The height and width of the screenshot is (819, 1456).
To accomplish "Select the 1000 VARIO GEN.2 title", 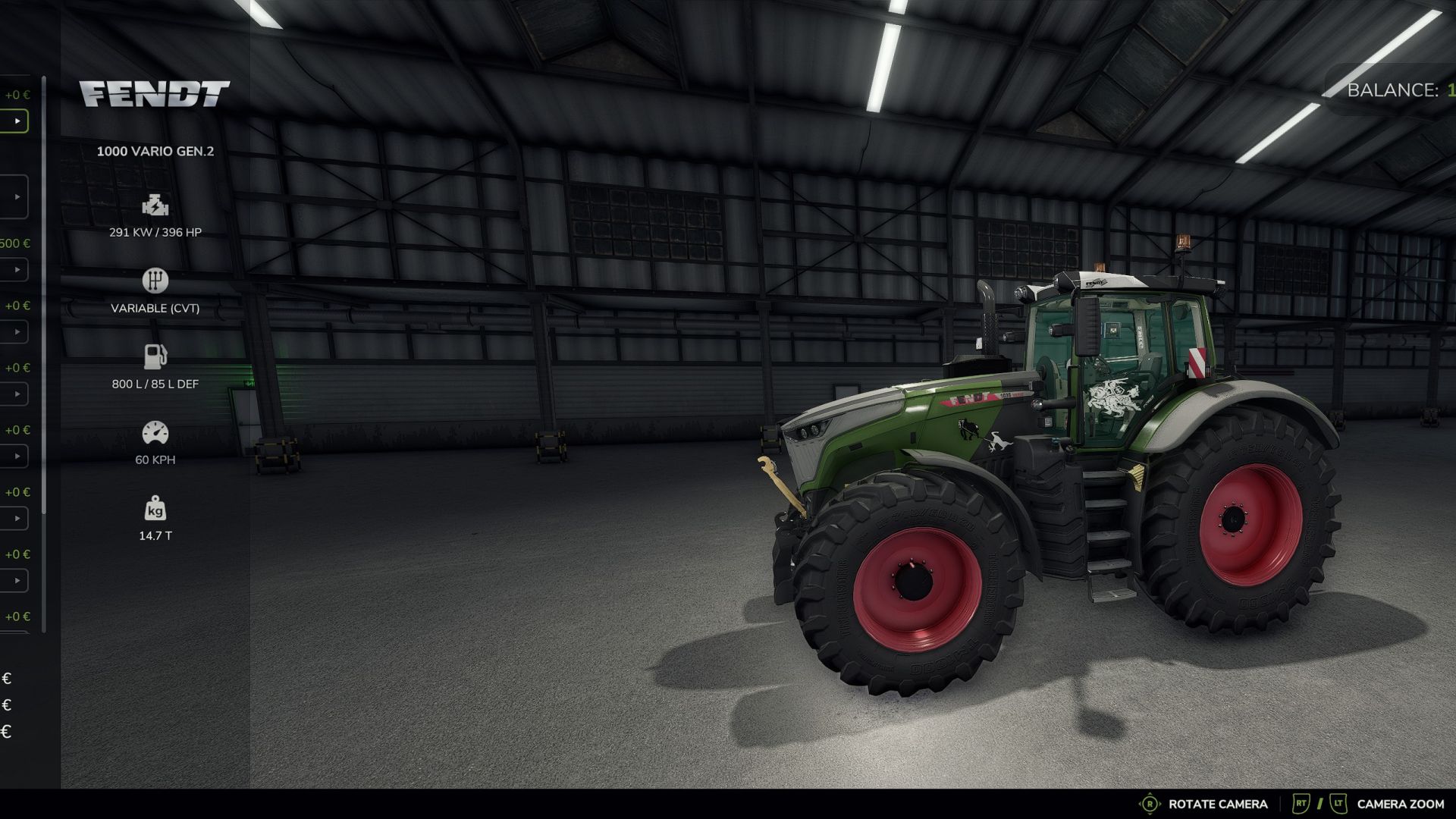I will pos(155,151).
